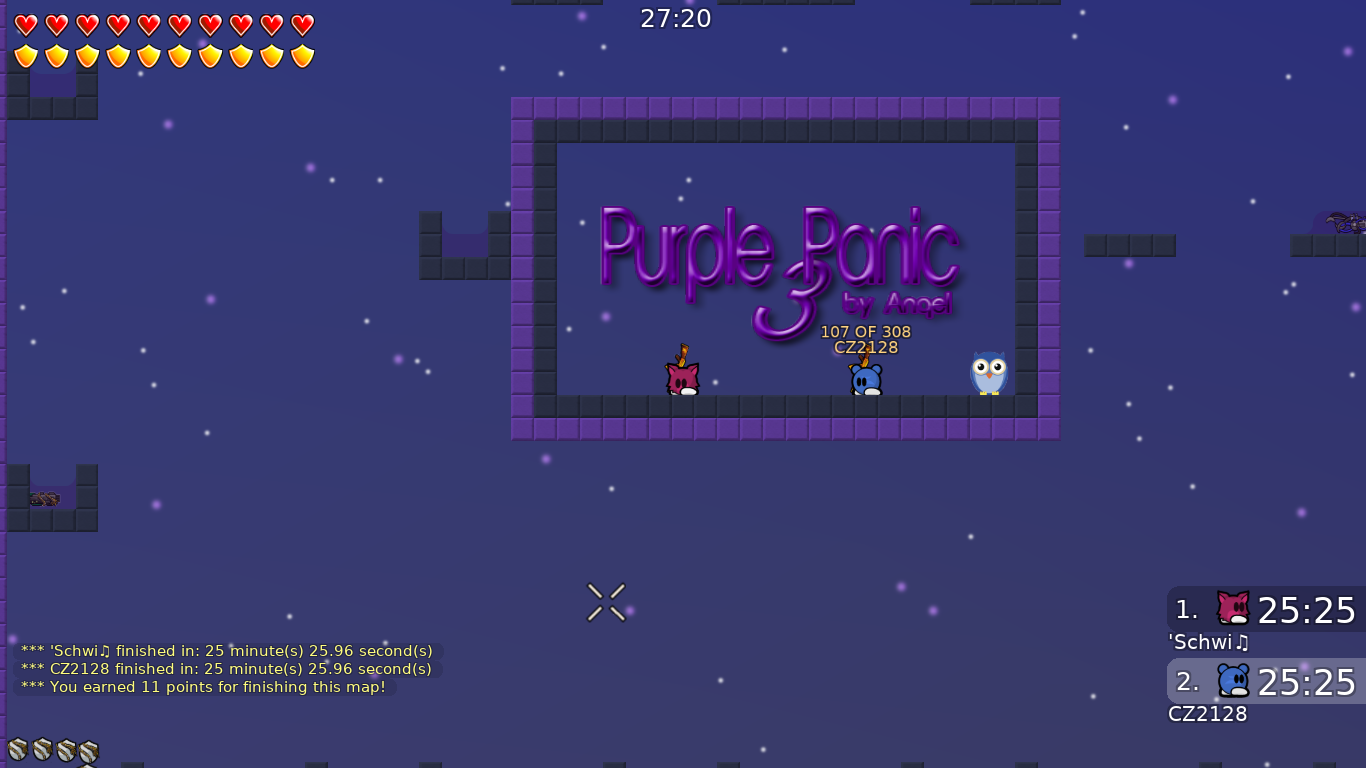Open the '107 OF 308' map counter text

click(x=866, y=332)
